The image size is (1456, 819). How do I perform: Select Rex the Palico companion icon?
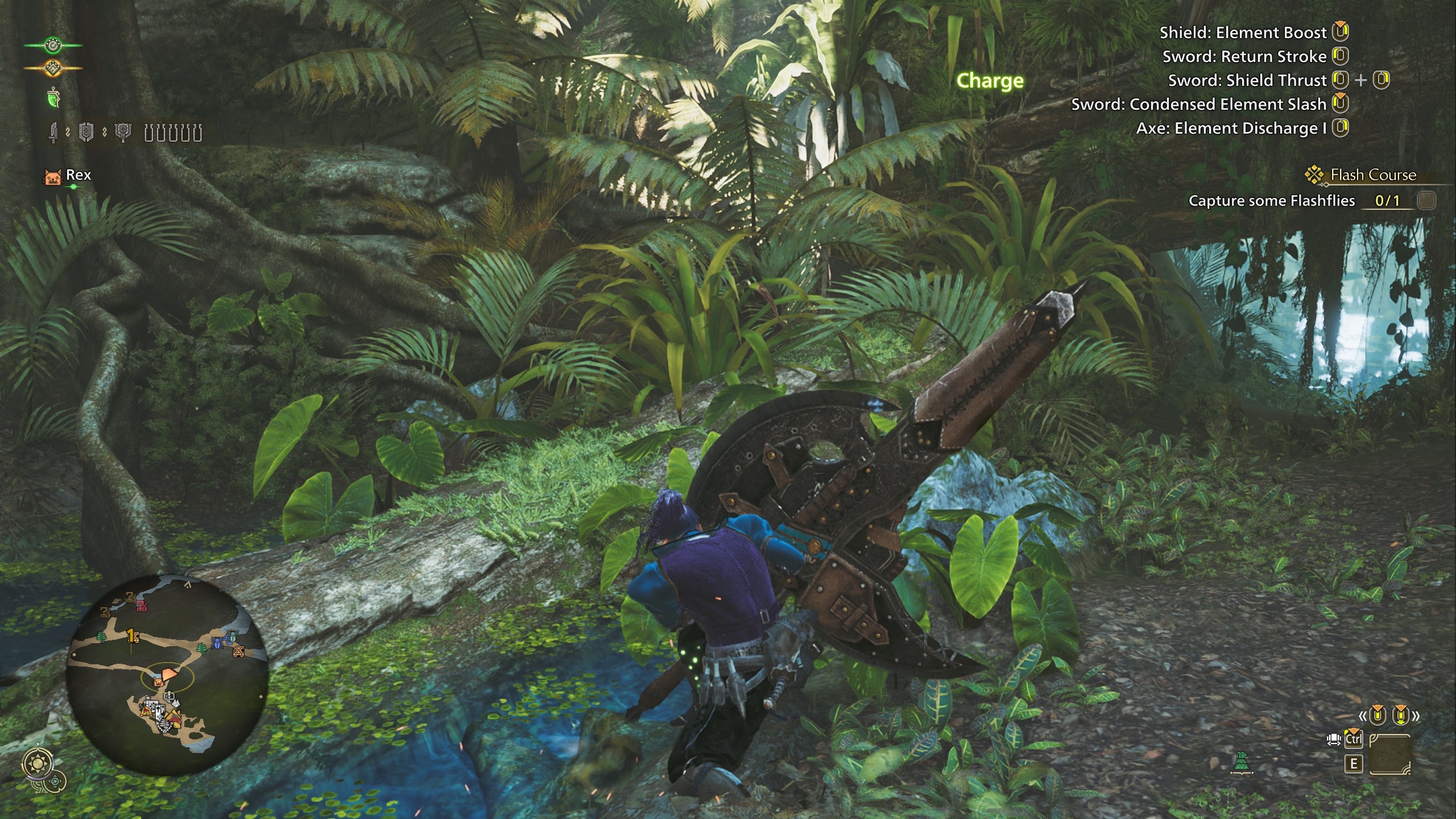coord(53,176)
